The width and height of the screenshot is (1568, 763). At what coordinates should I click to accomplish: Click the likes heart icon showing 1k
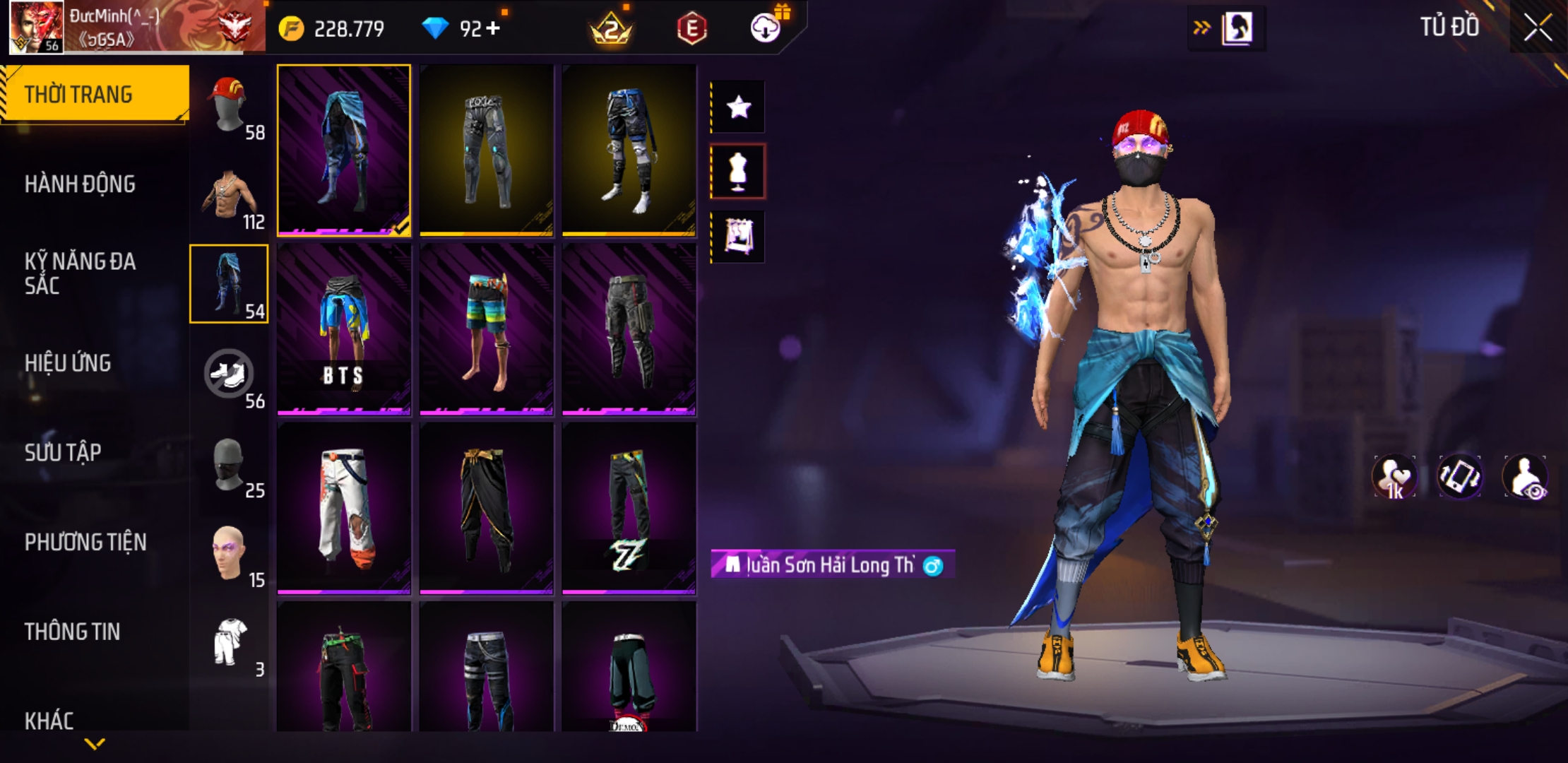click(x=1395, y=477)
